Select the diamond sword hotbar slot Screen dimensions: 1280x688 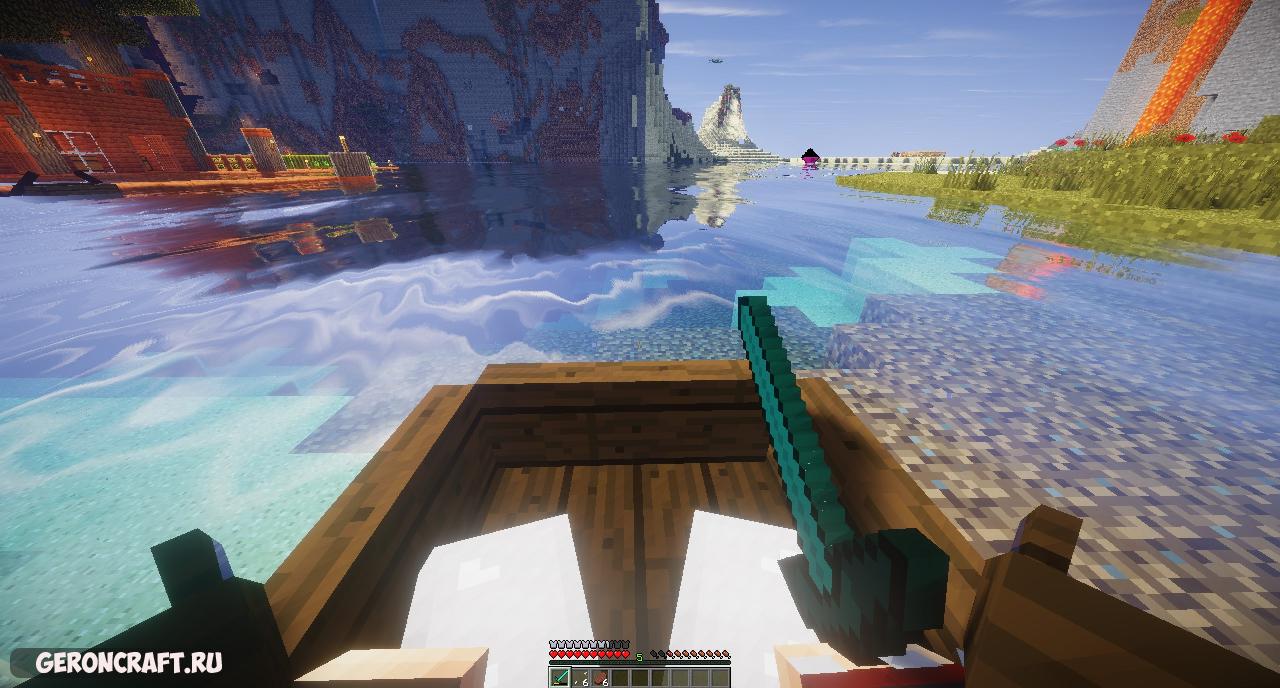pos(558,678)
